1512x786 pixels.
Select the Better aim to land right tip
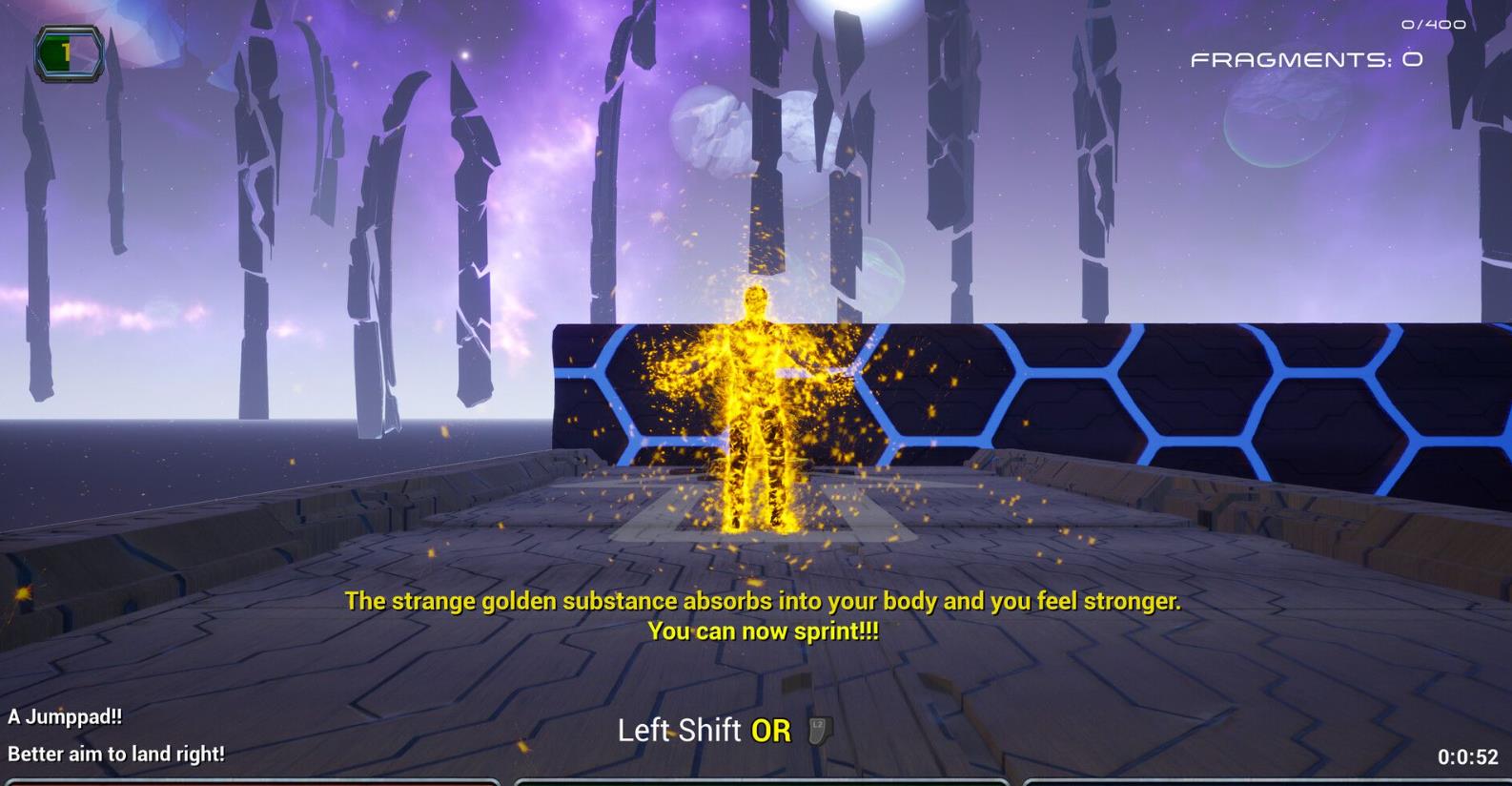pos(115,753)
